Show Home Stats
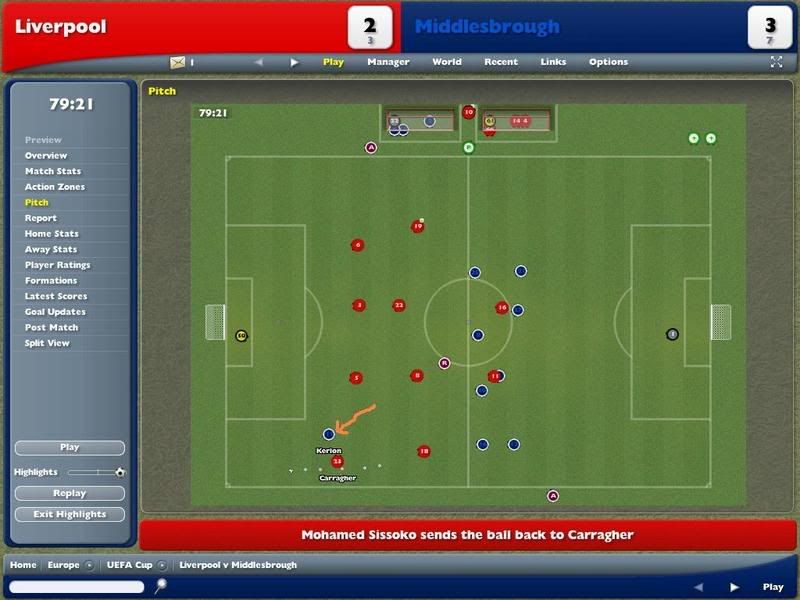Viewport: 800px width, 600px height. (x=52, y=234)
